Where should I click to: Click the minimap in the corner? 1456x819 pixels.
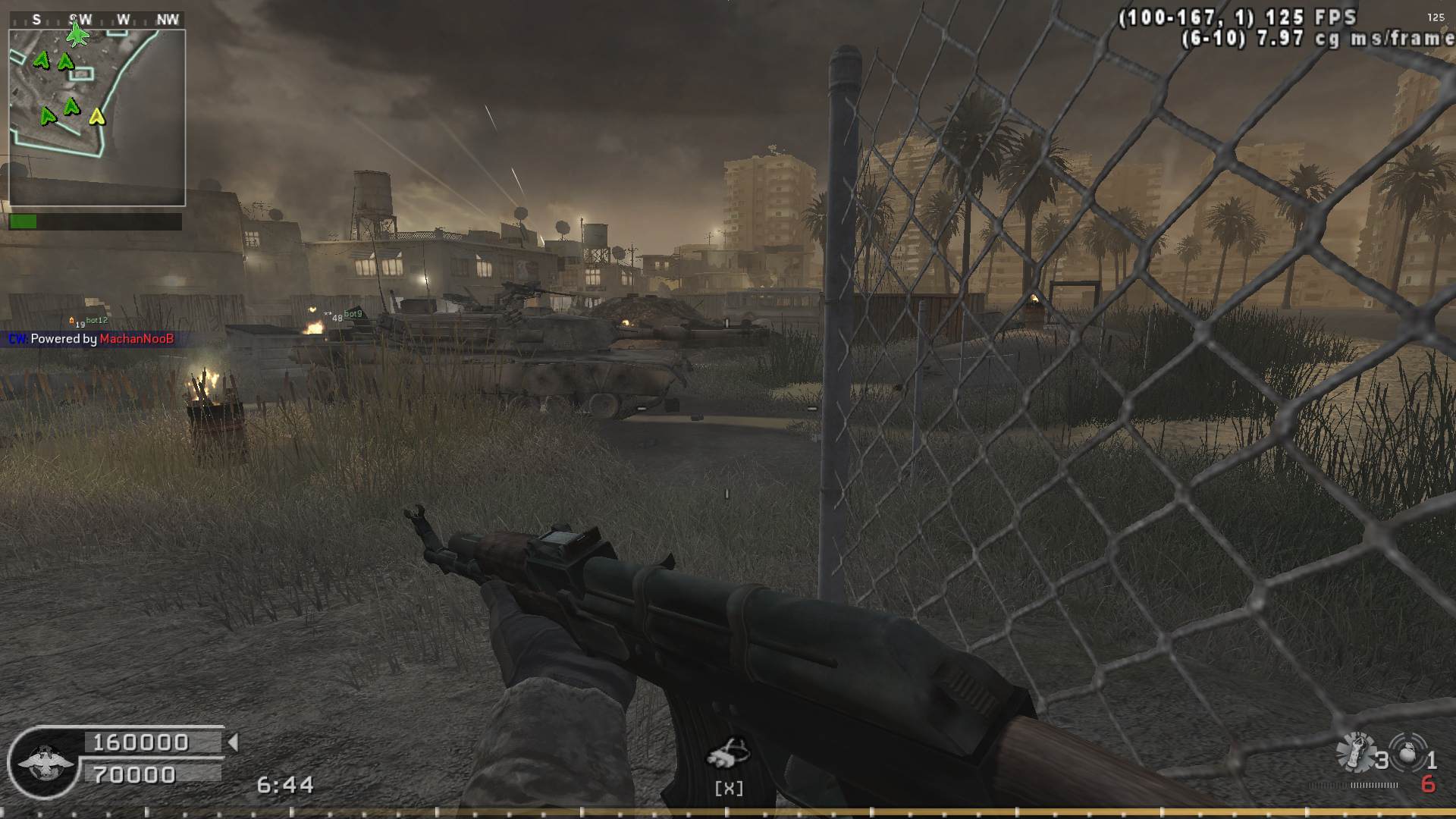coord(97,118)
